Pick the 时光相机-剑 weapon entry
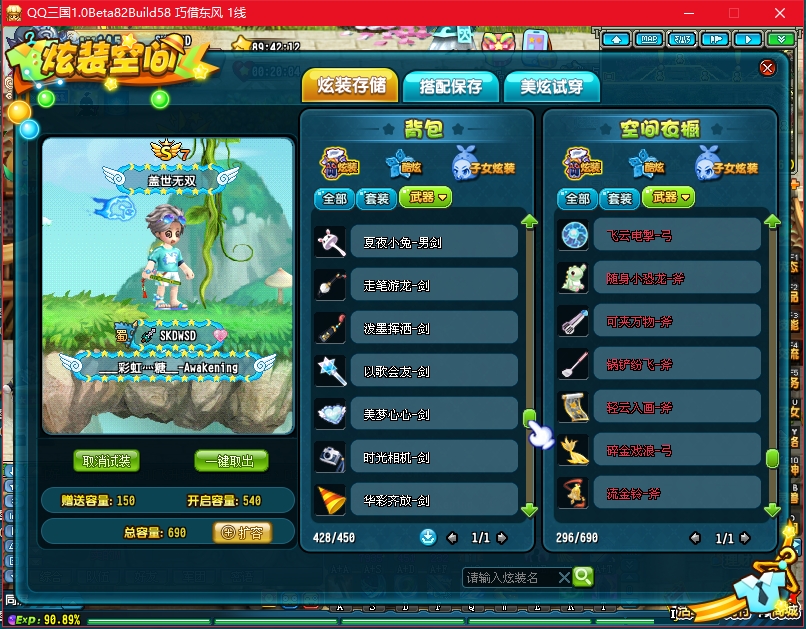Image resolution: width=806 pixels, height=629 pixels. coord(432,457)
